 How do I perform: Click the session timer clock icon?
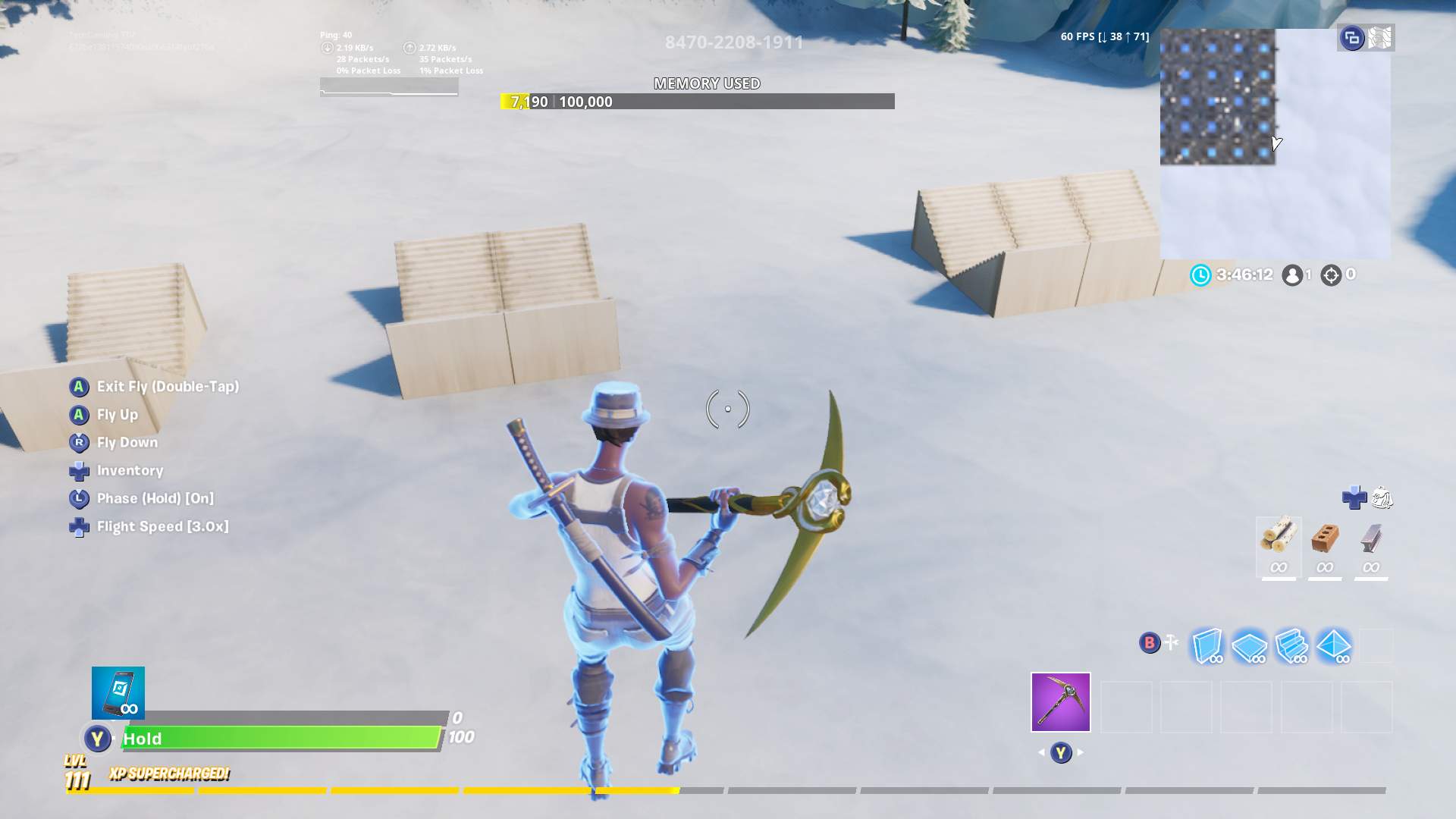tap(1200, 275)
